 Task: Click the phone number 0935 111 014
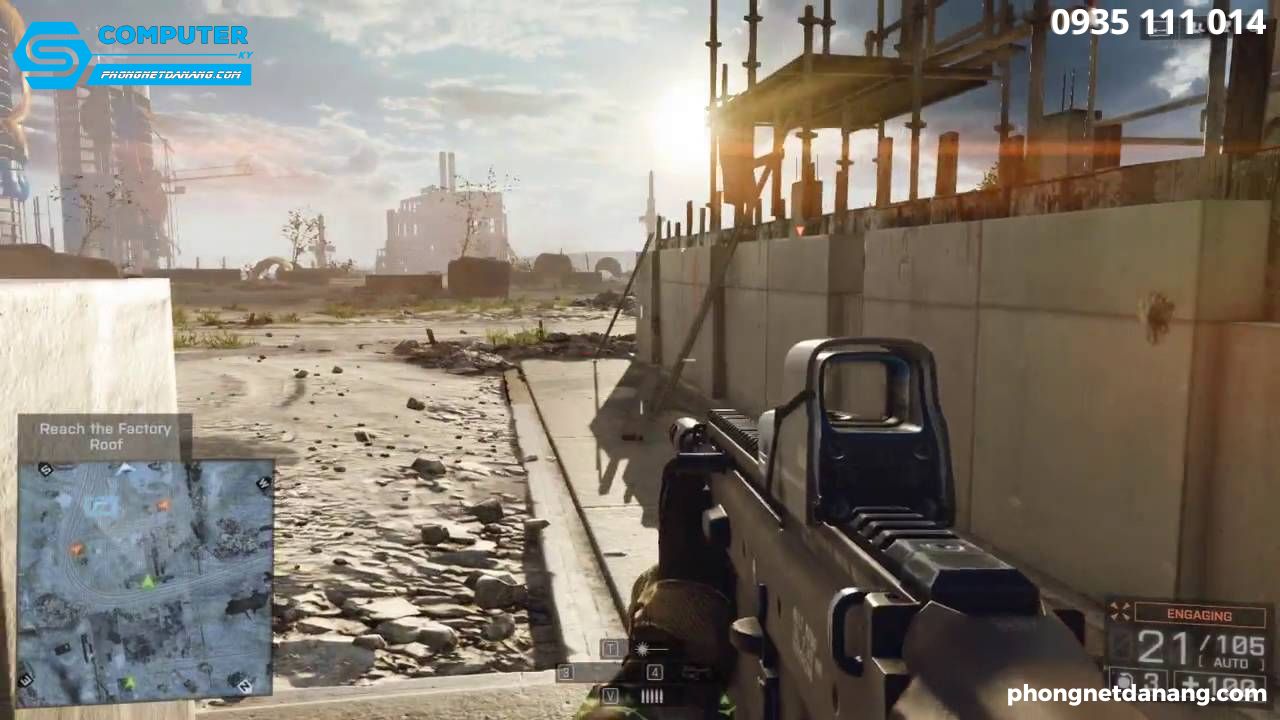click(1155, 22)
